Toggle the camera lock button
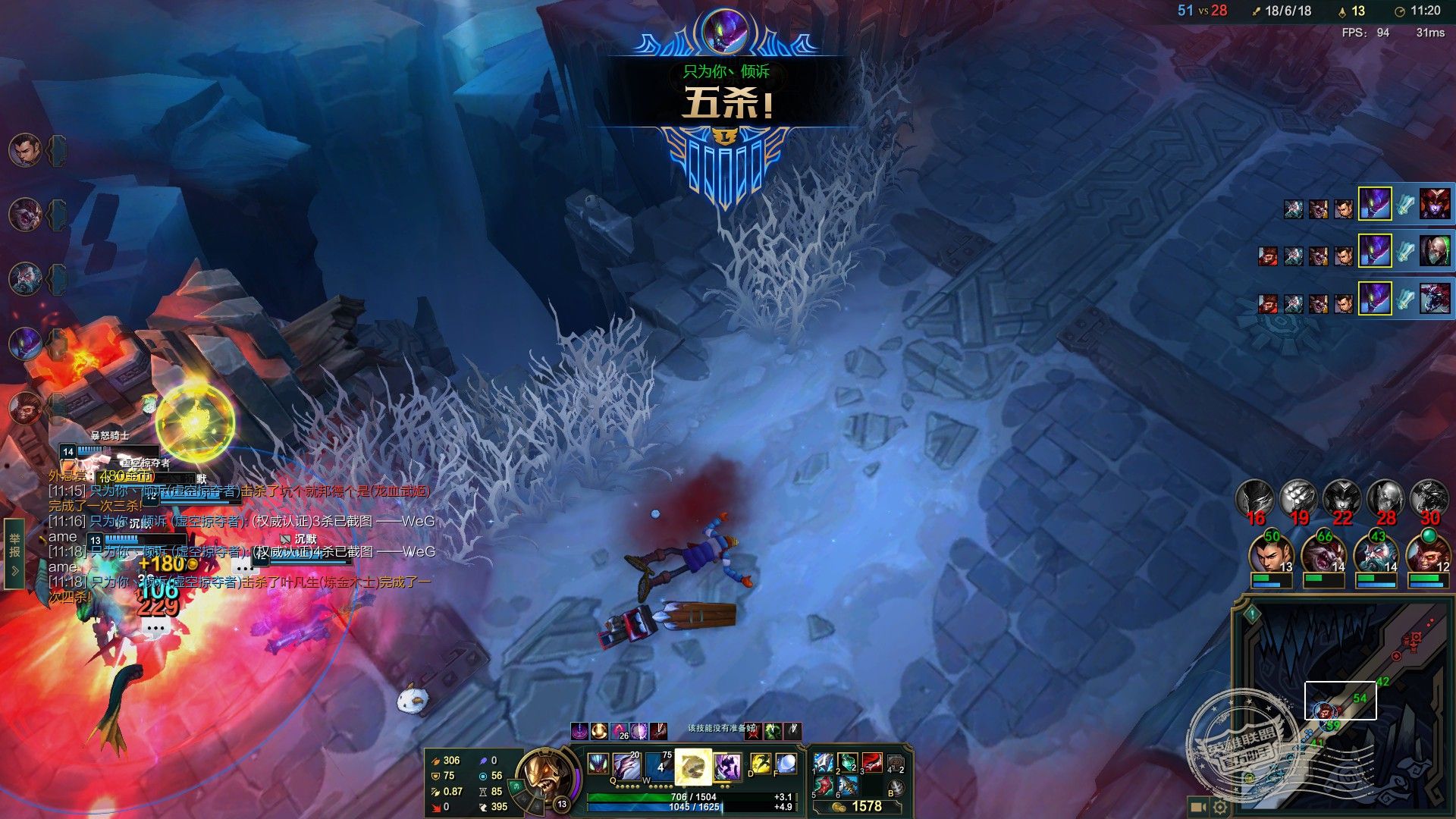 coord(1197,807)
